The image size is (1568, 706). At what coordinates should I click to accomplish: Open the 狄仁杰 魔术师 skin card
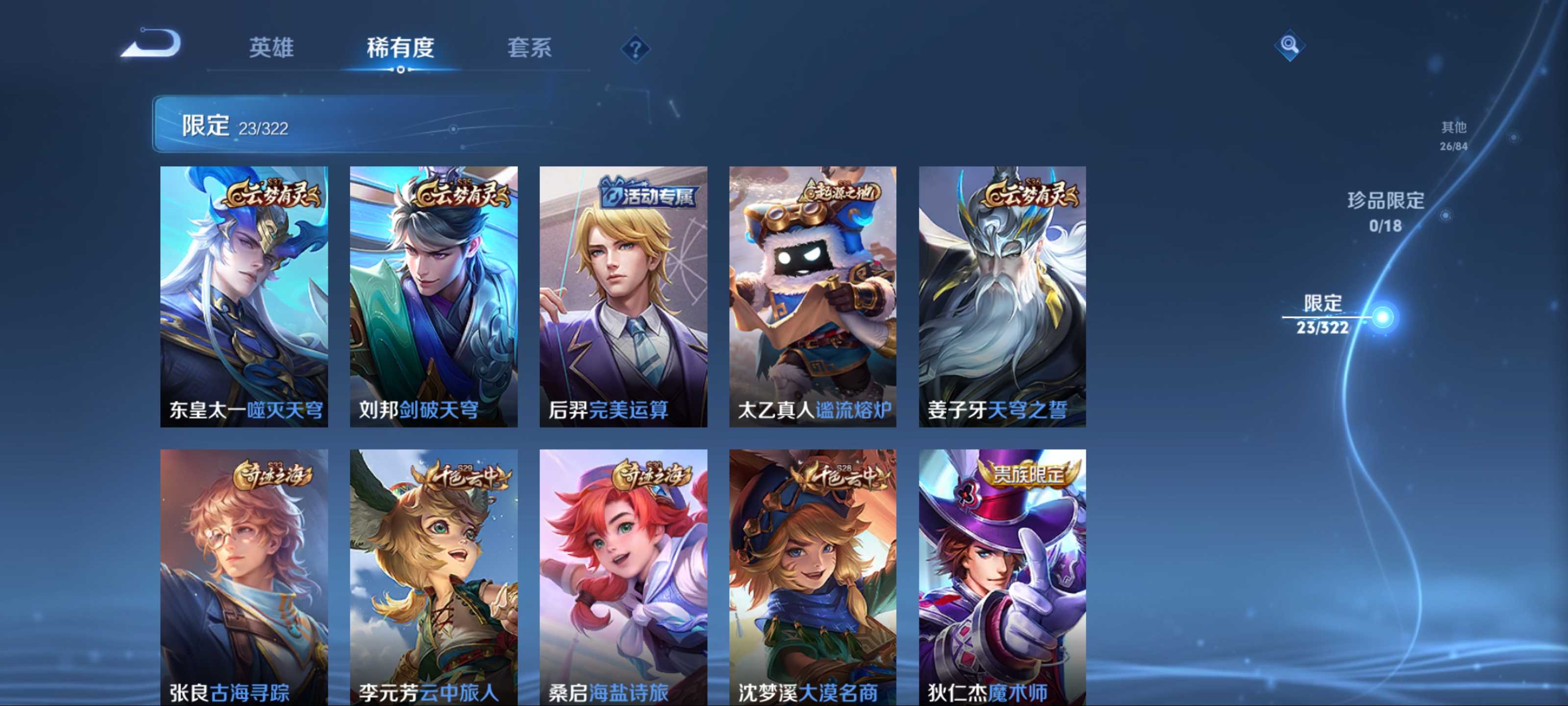pos(1002,577)
